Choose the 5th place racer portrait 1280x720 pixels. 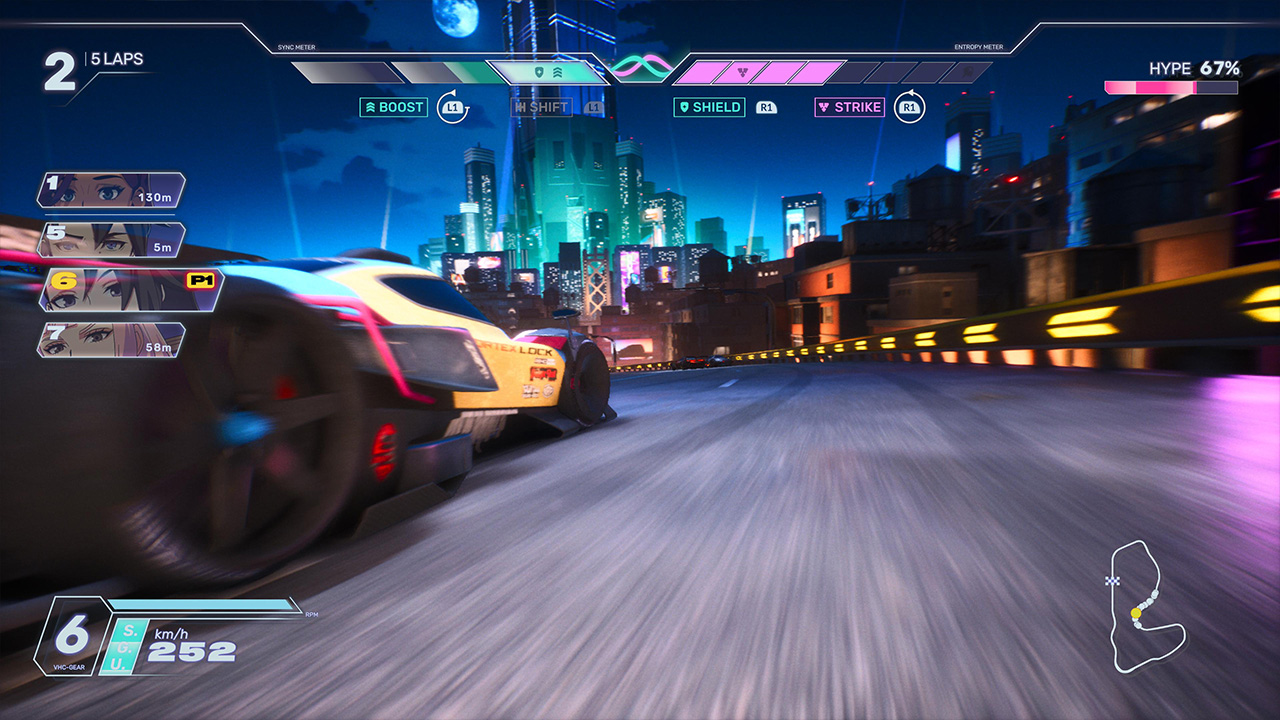point(111,240)
